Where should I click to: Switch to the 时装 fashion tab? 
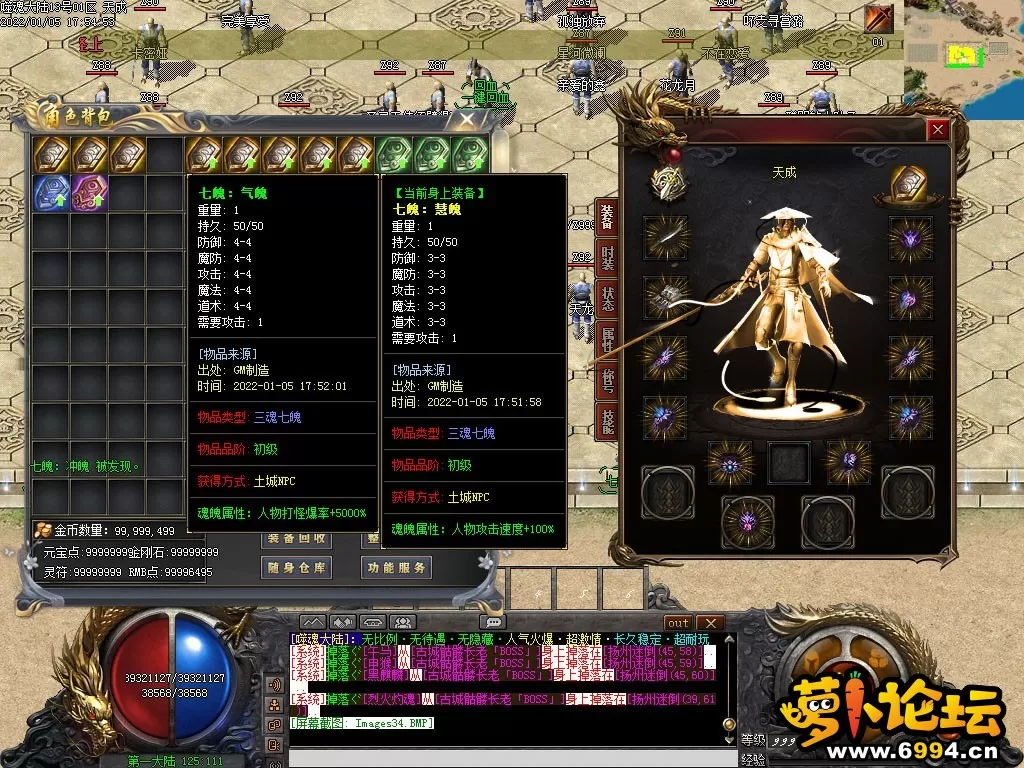point(607,259)
